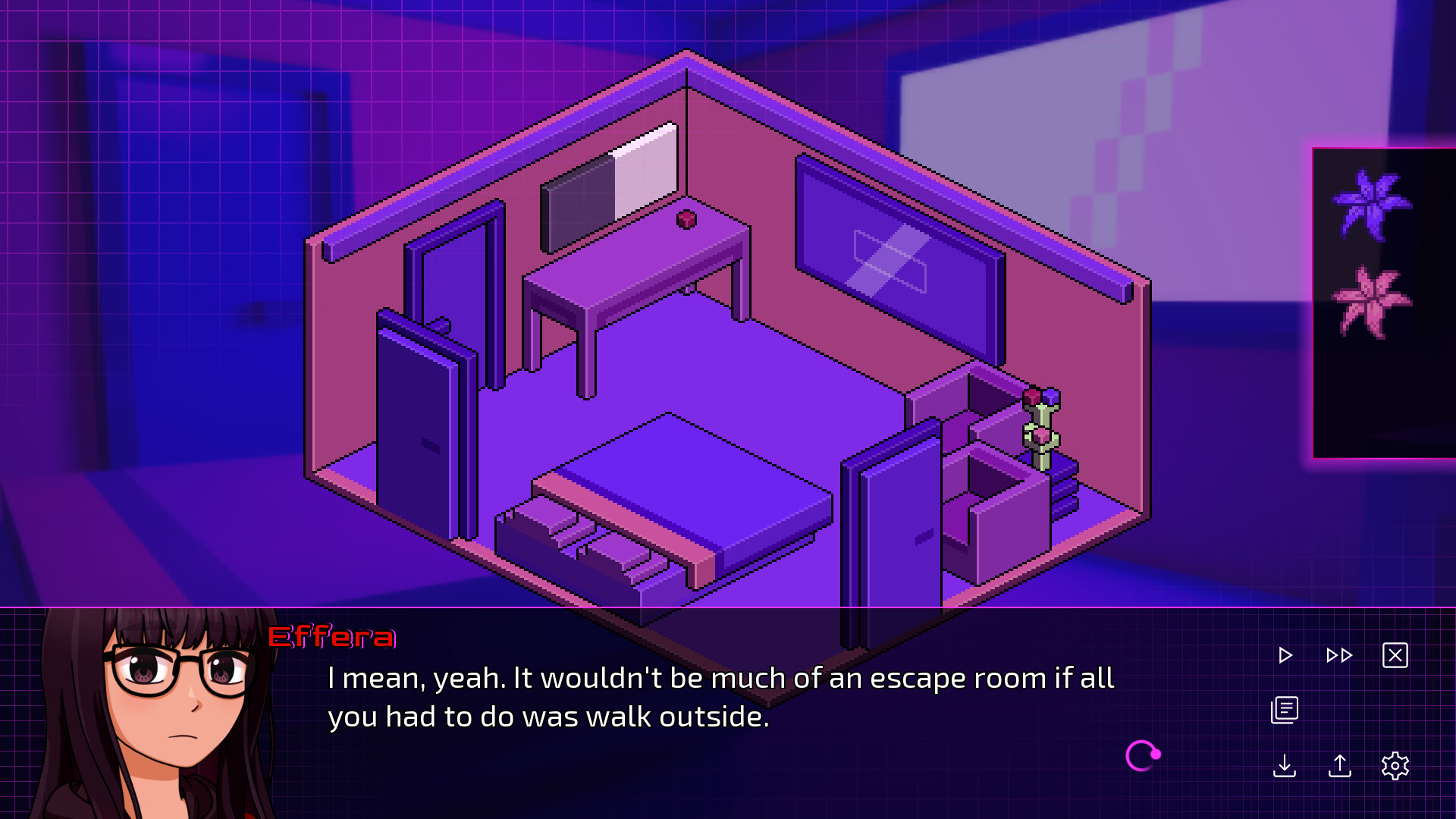Save the game with the download icon

(x=1285, y=767)
